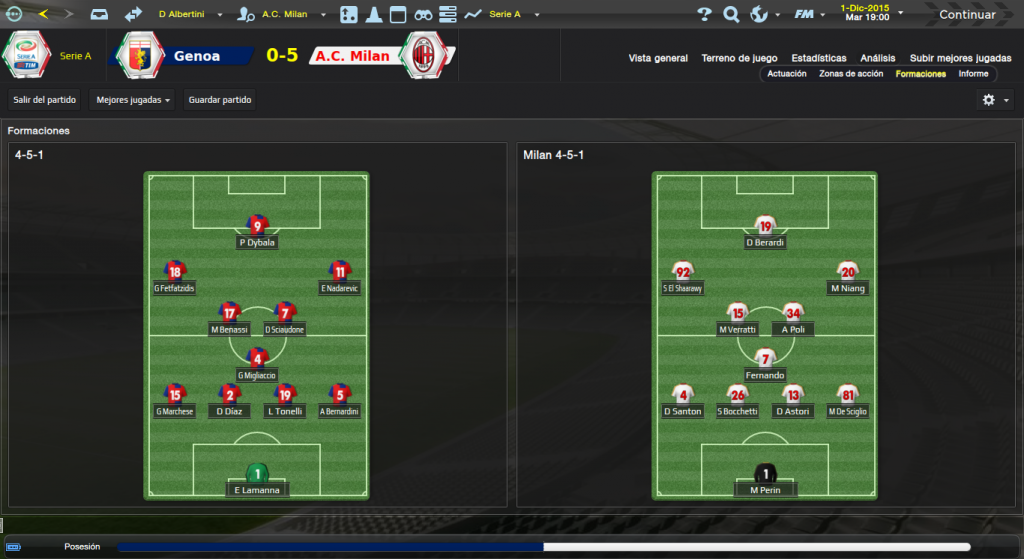Select the Análisis tab
Viewport: 1024px width, 559px height.
877,58
